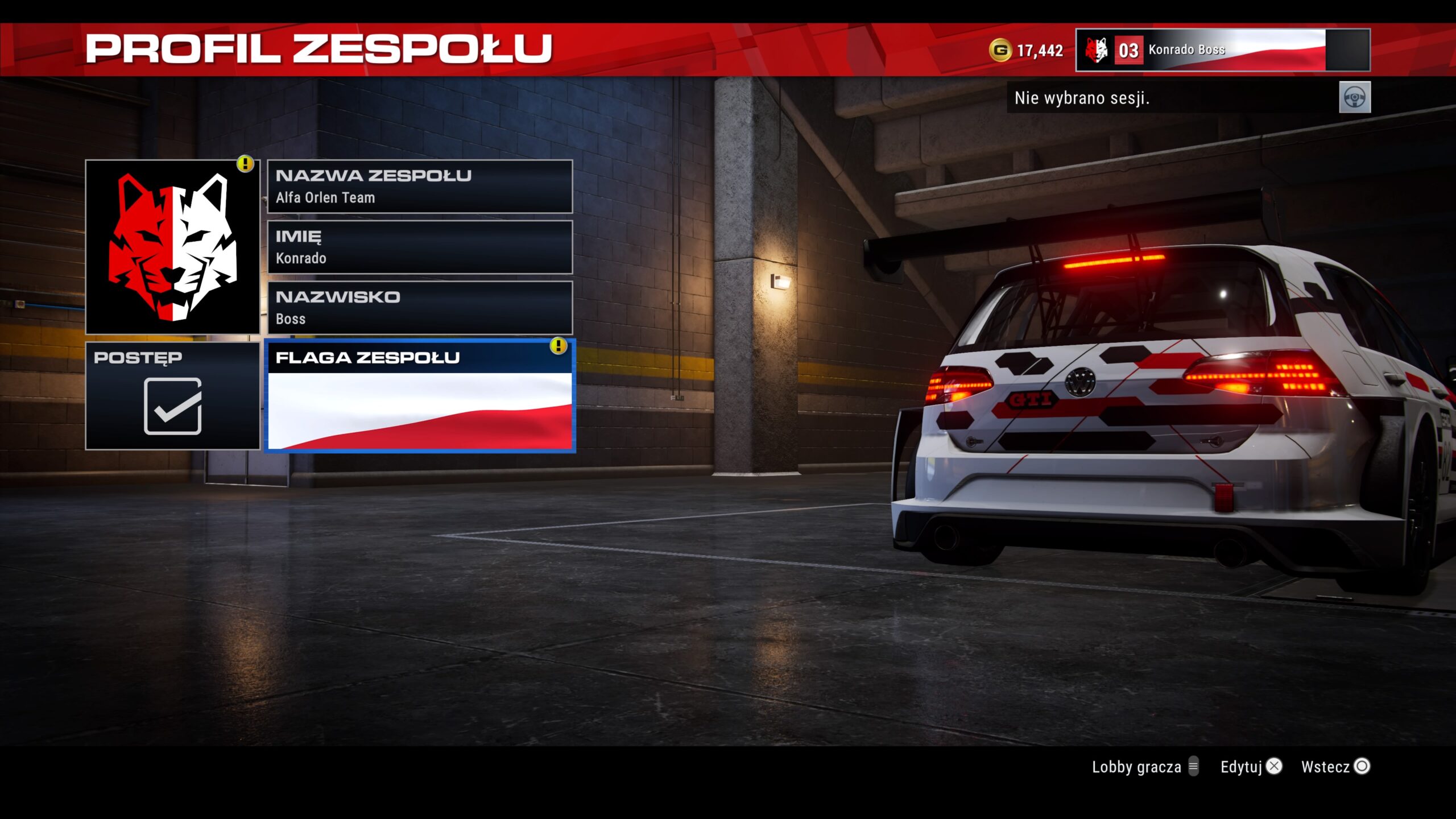Choose the Flaga Zespołu flag tile
The height and width of the screenshot is (819, 1456).
(x=420, y=396)
